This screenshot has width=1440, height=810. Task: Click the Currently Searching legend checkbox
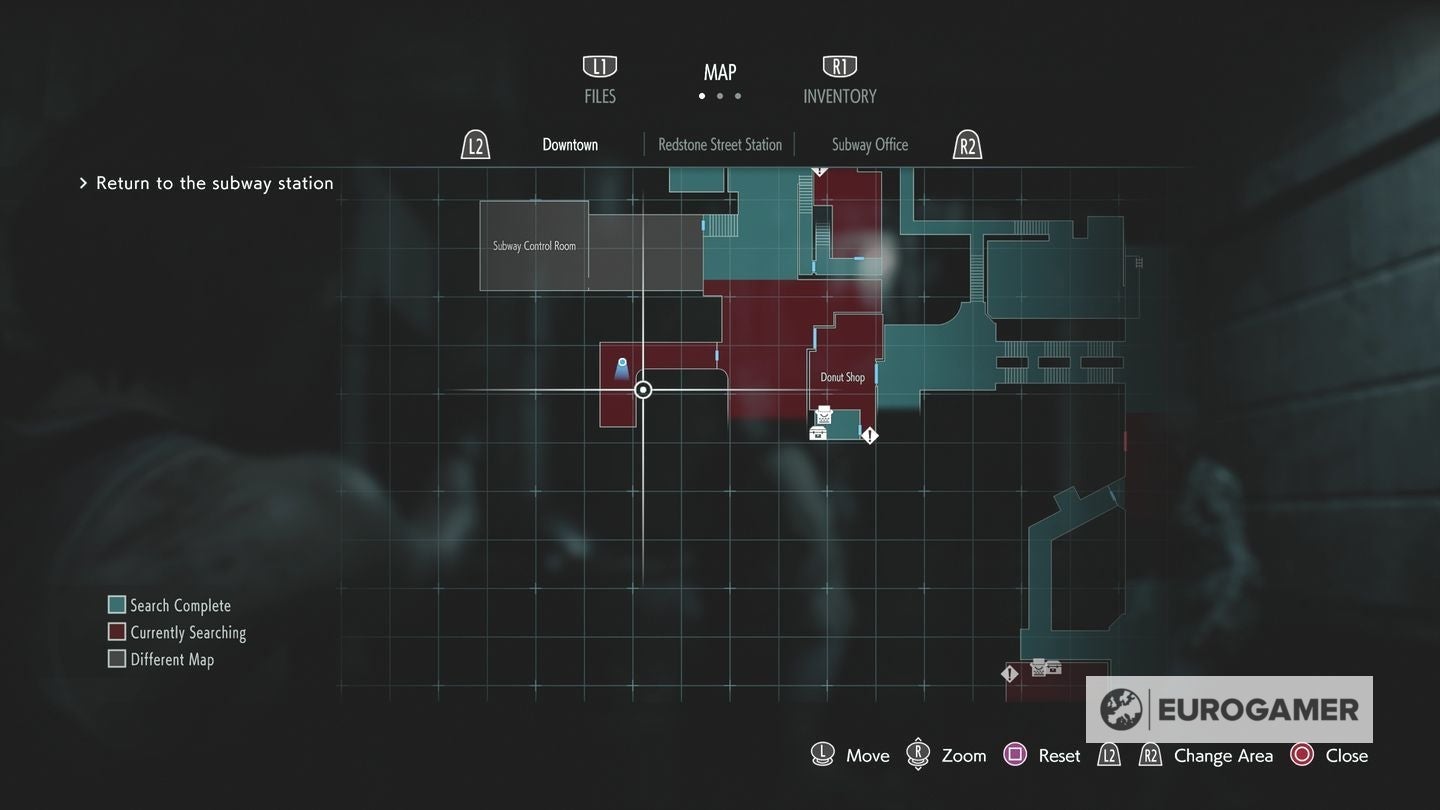(116, 631)
